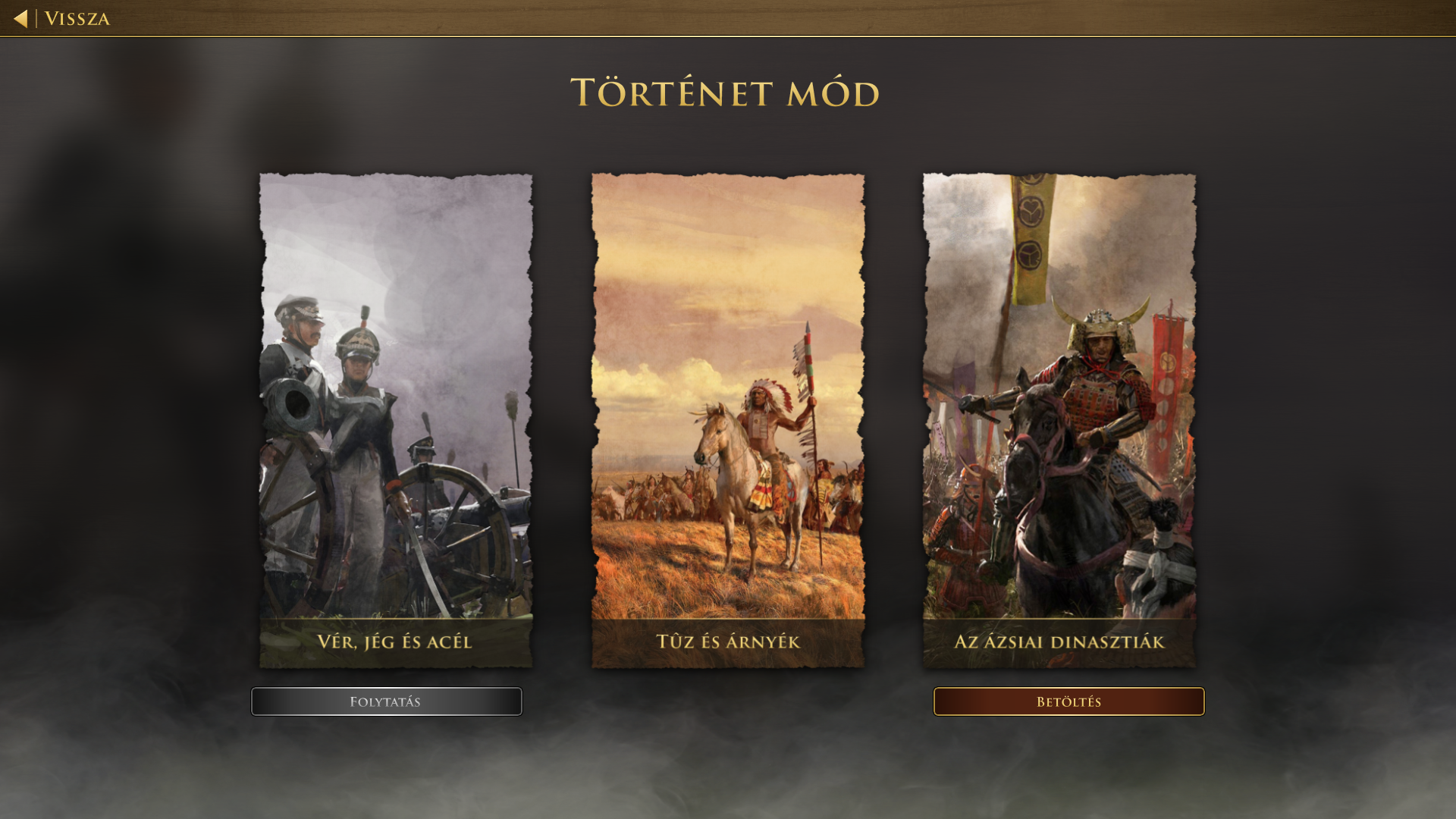Go back with the Vissza button

tap(63, 18)
